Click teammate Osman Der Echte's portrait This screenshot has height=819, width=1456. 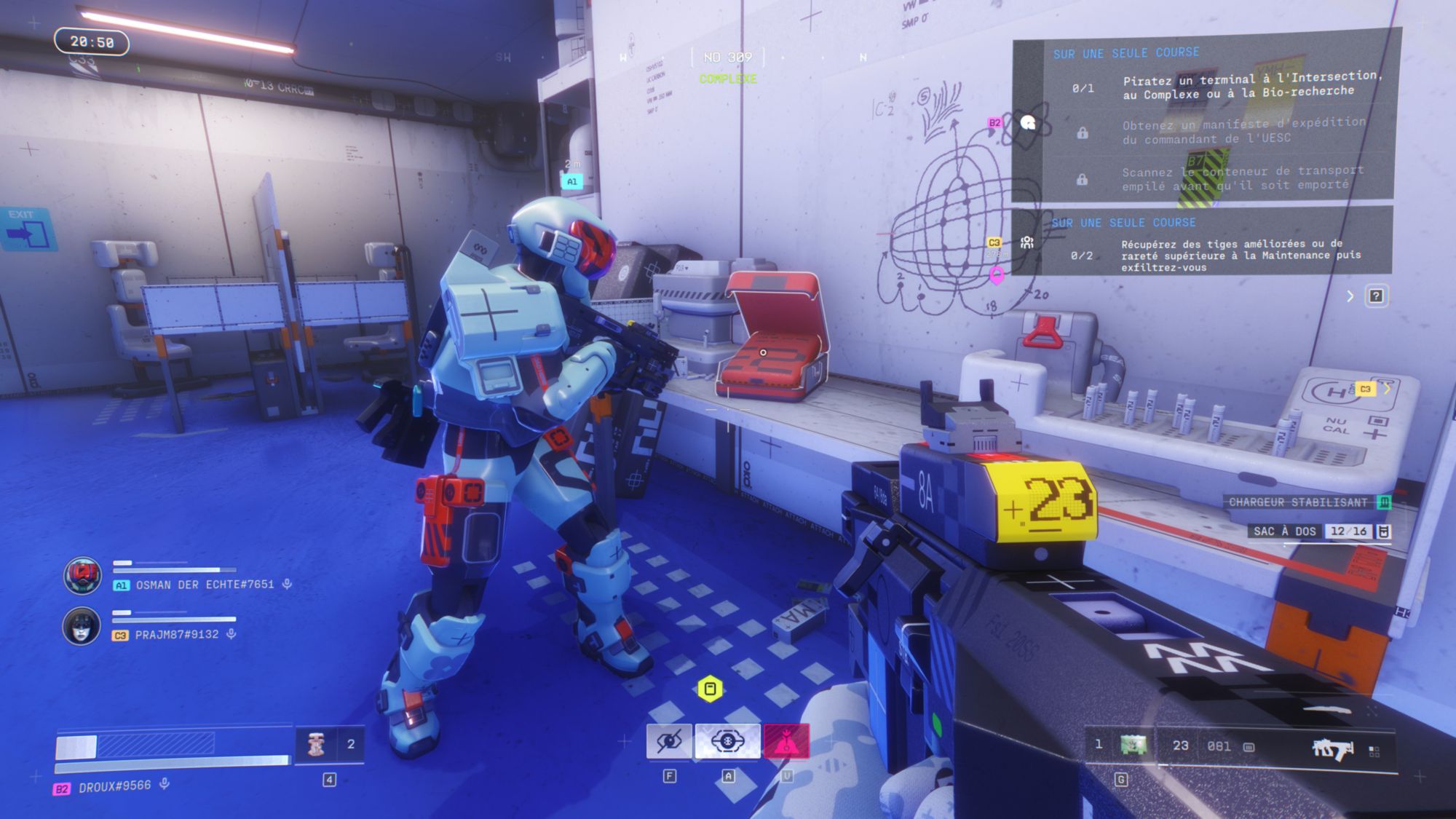[x=82, y=575]
